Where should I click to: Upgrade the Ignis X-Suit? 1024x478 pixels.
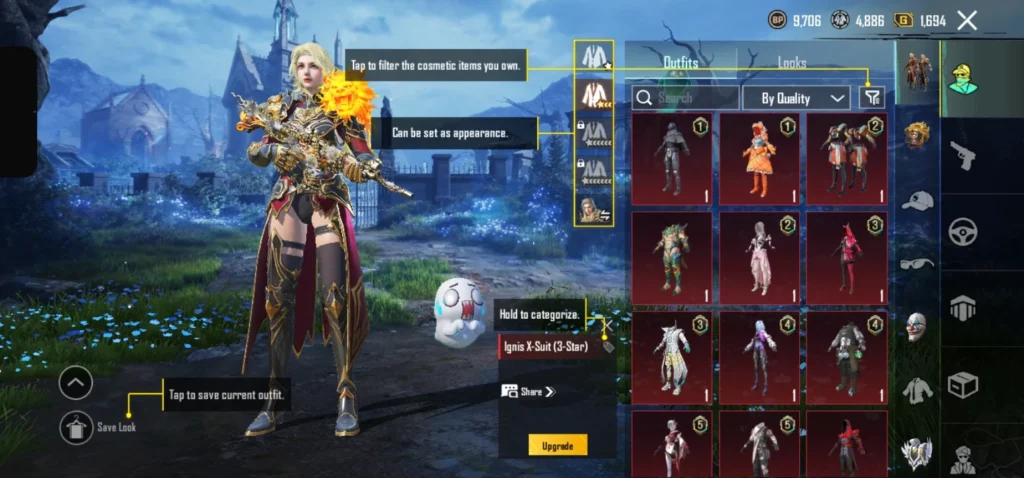[557, 445]
